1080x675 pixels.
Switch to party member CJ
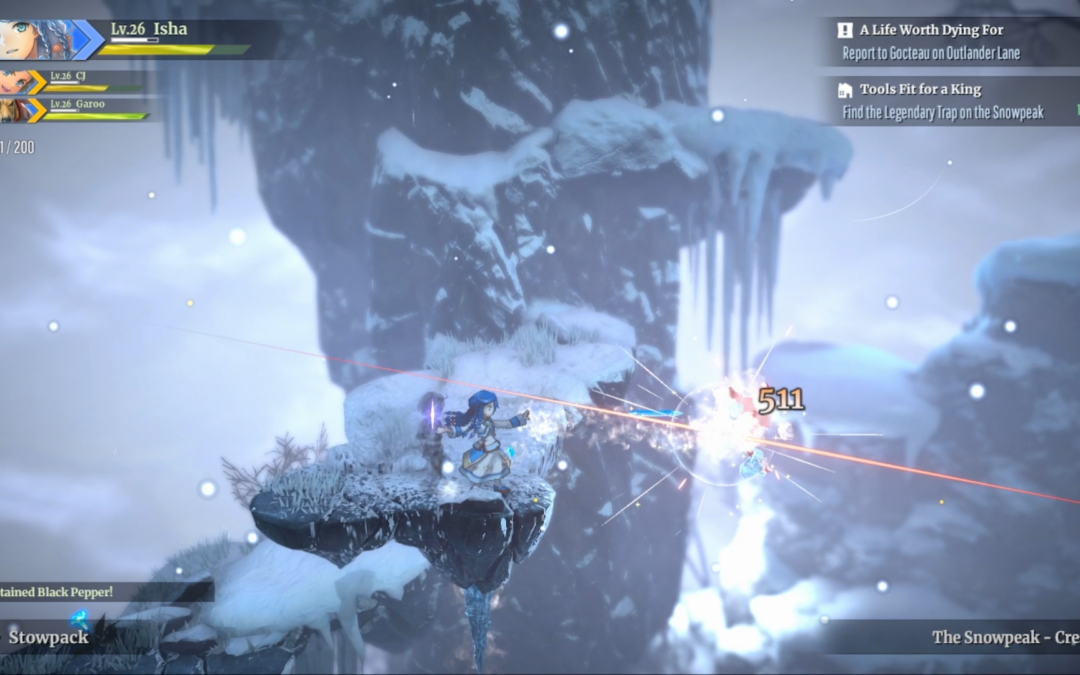pyautogui.click(x=16, y=82)
